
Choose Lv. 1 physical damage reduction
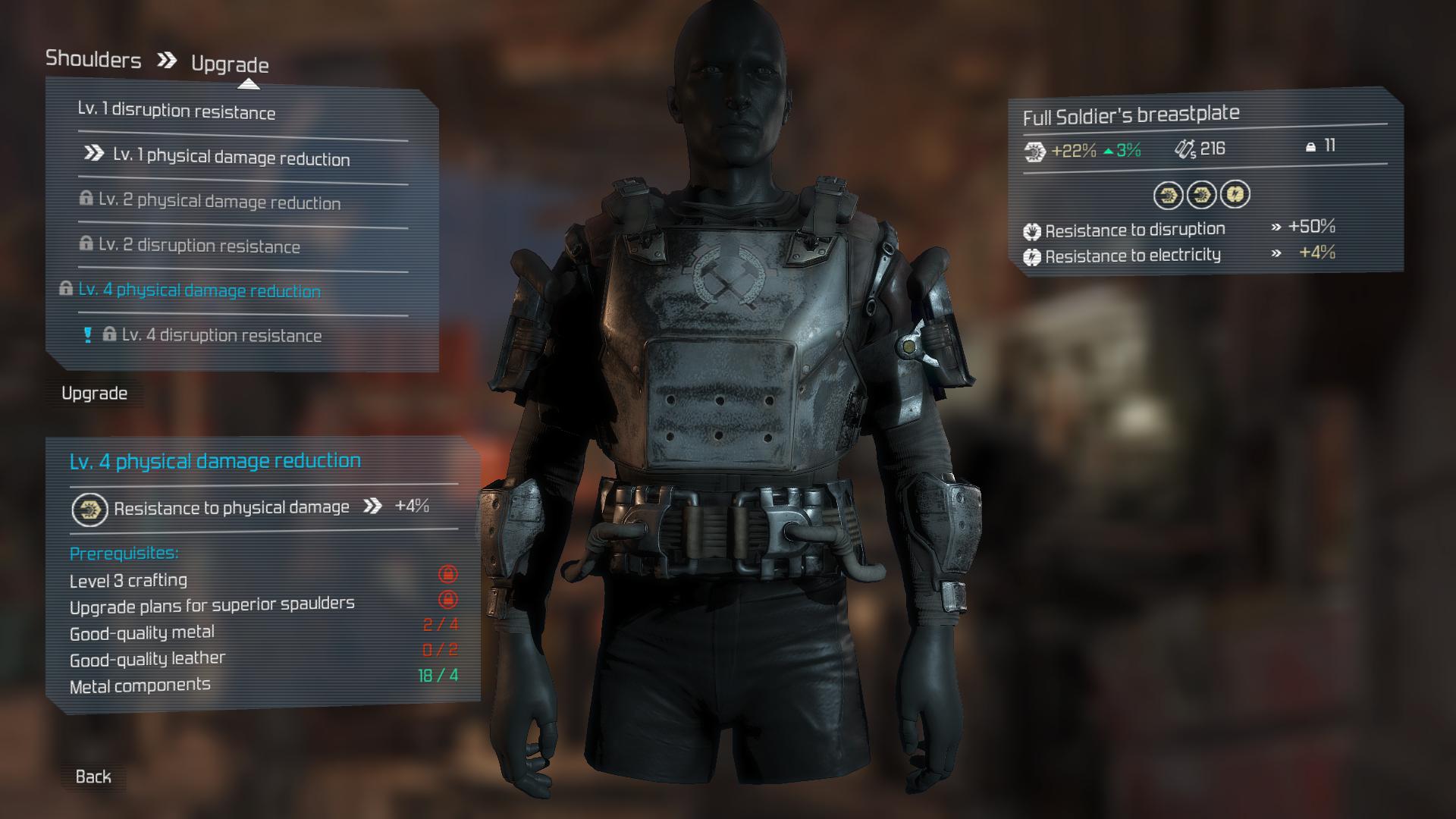pos(231,157)
